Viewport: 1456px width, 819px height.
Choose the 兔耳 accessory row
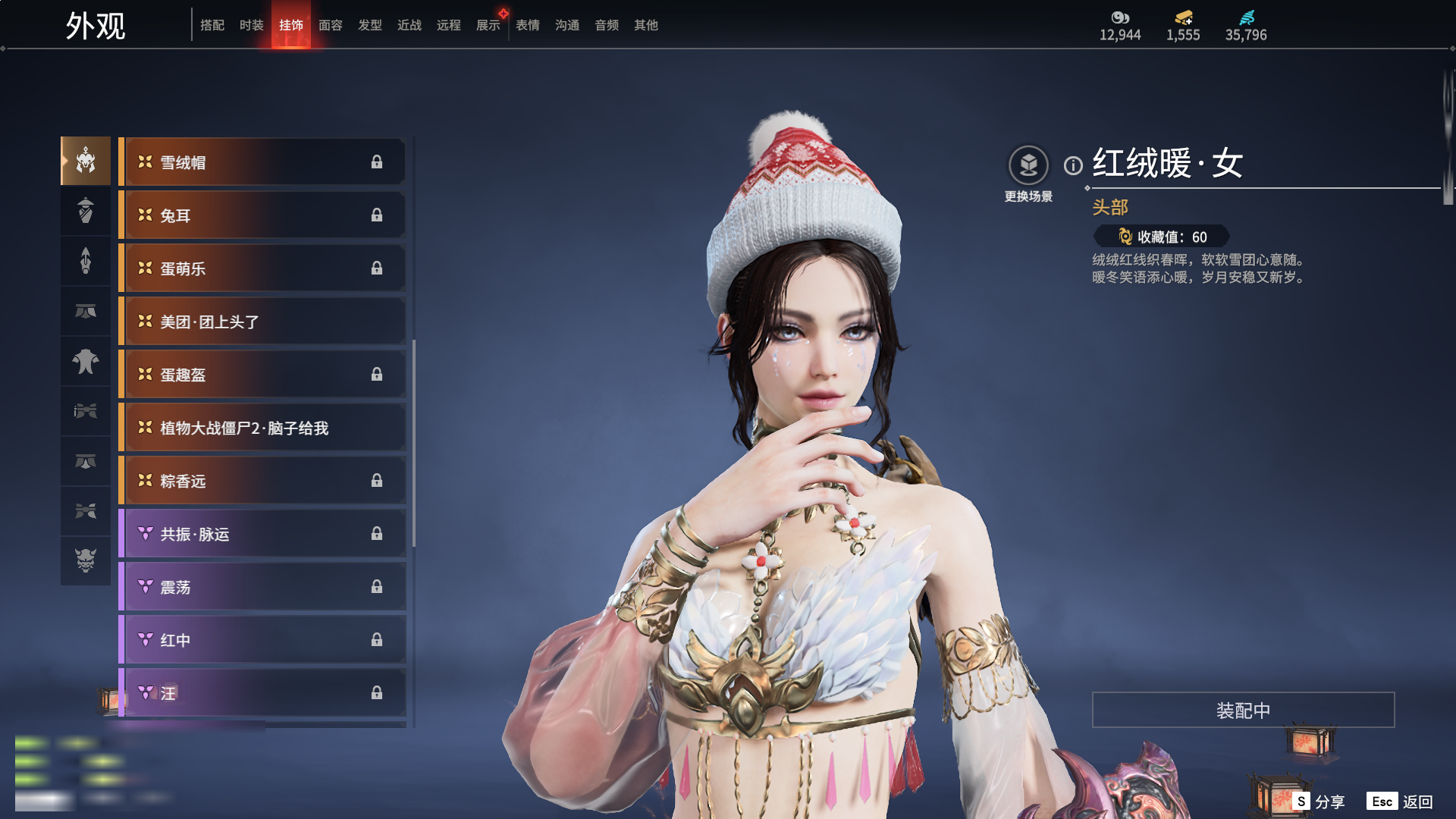[262, 215]
